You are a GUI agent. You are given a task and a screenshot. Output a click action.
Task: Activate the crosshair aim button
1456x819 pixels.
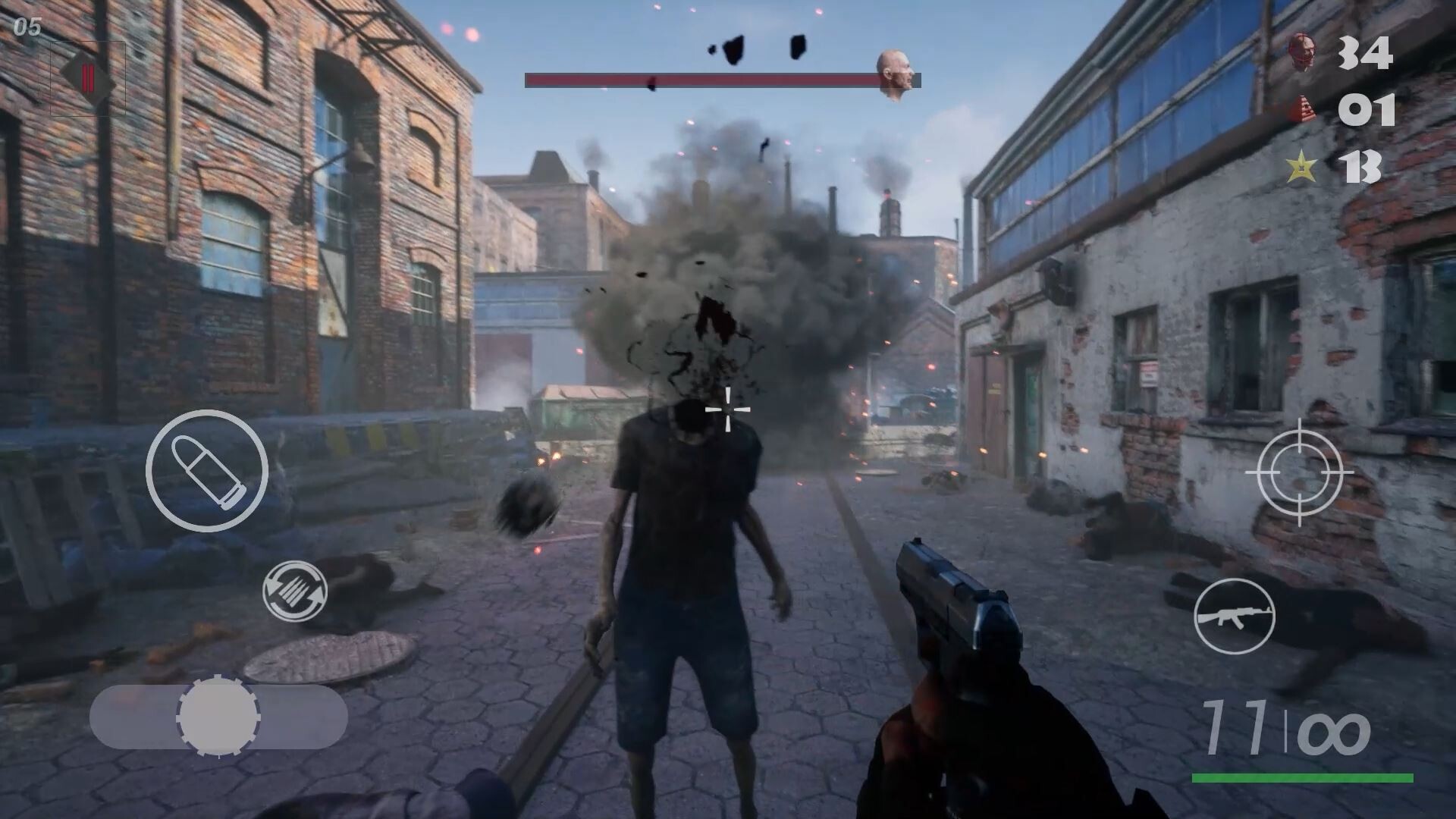click(1298, 472)
